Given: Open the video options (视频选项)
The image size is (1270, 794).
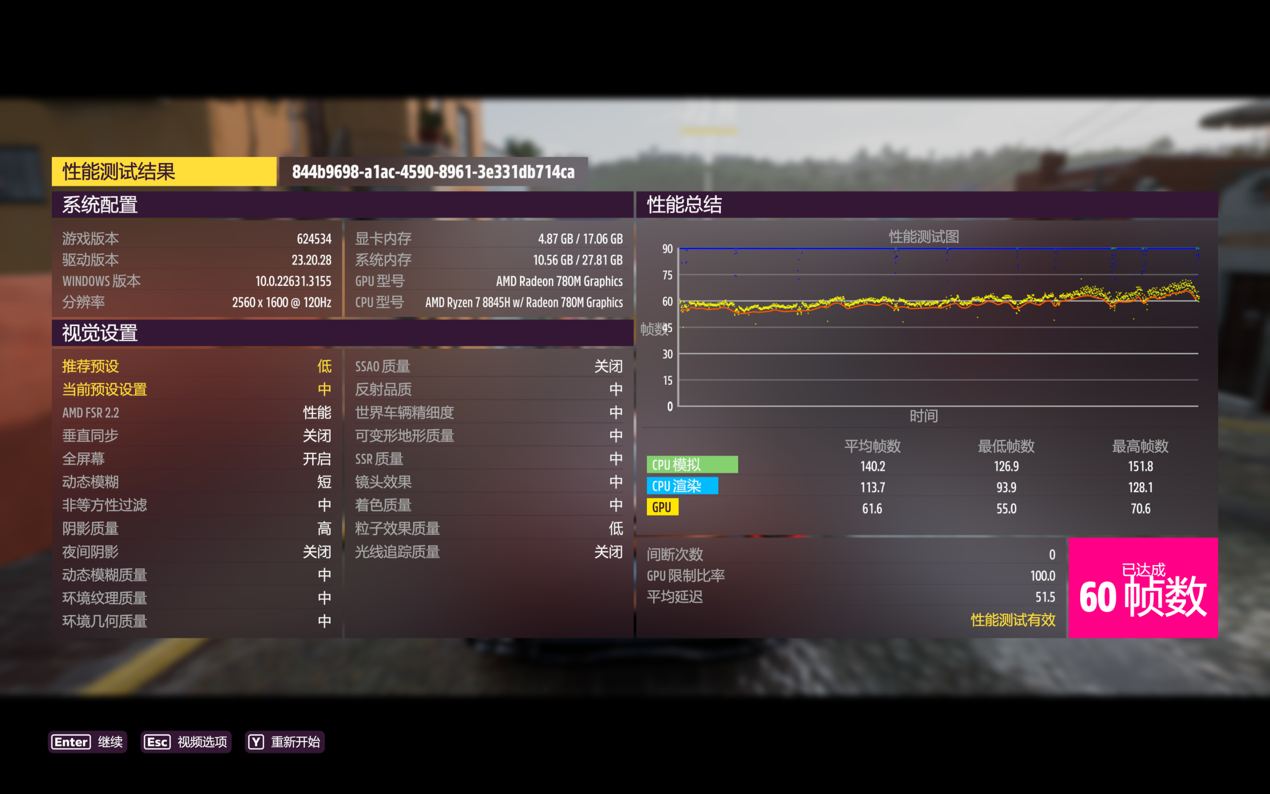Looking at the screenshot, I should [x=186, y=742].
